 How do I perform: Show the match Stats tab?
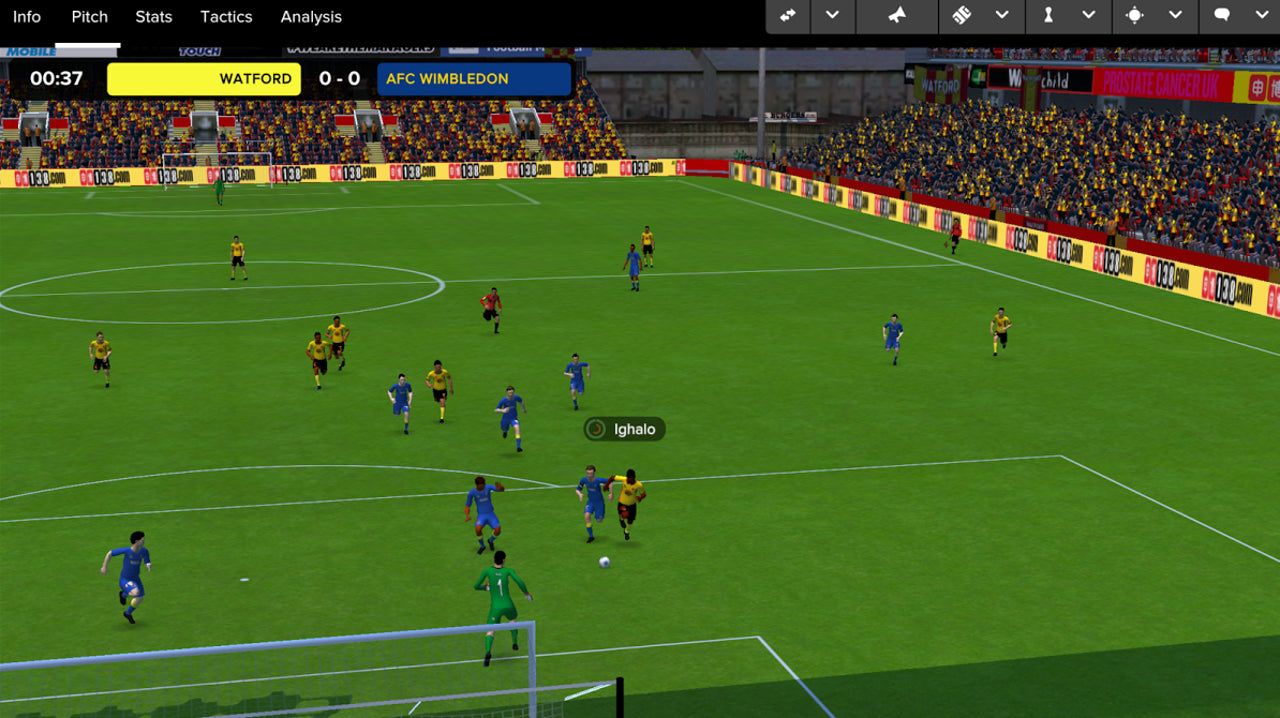(x=154, y=17)
